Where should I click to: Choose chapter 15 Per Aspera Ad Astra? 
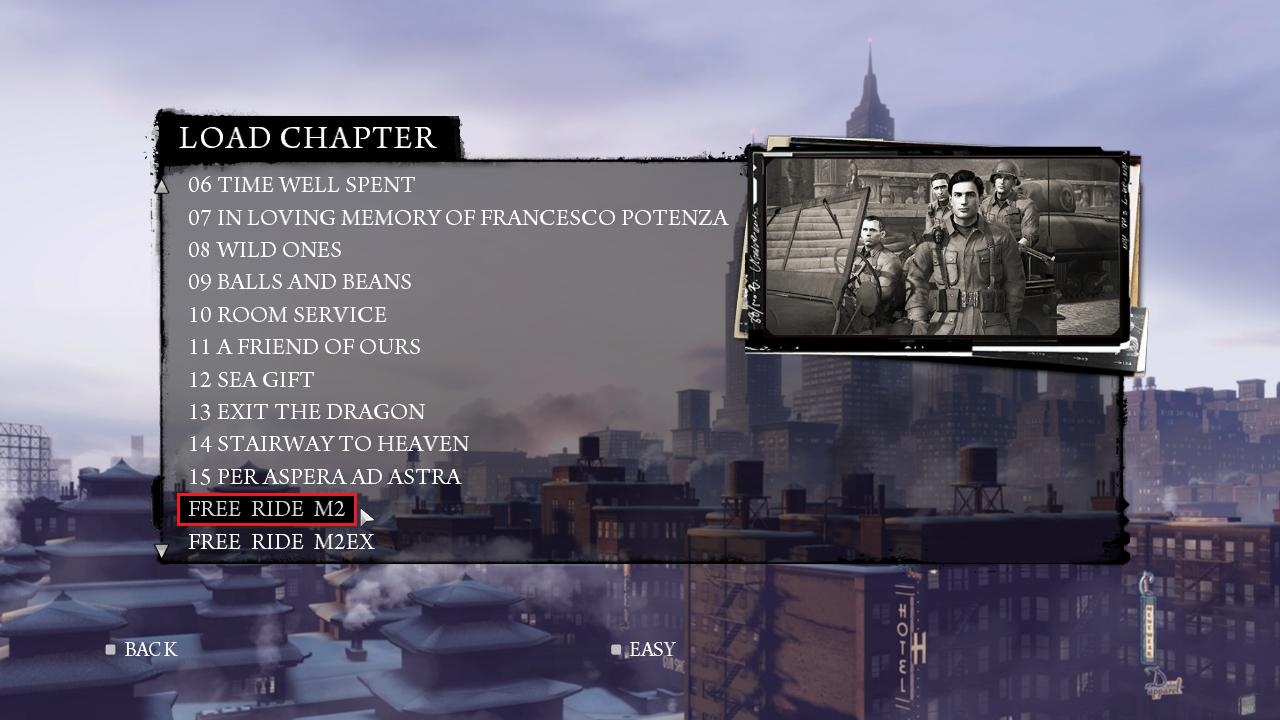324,477
